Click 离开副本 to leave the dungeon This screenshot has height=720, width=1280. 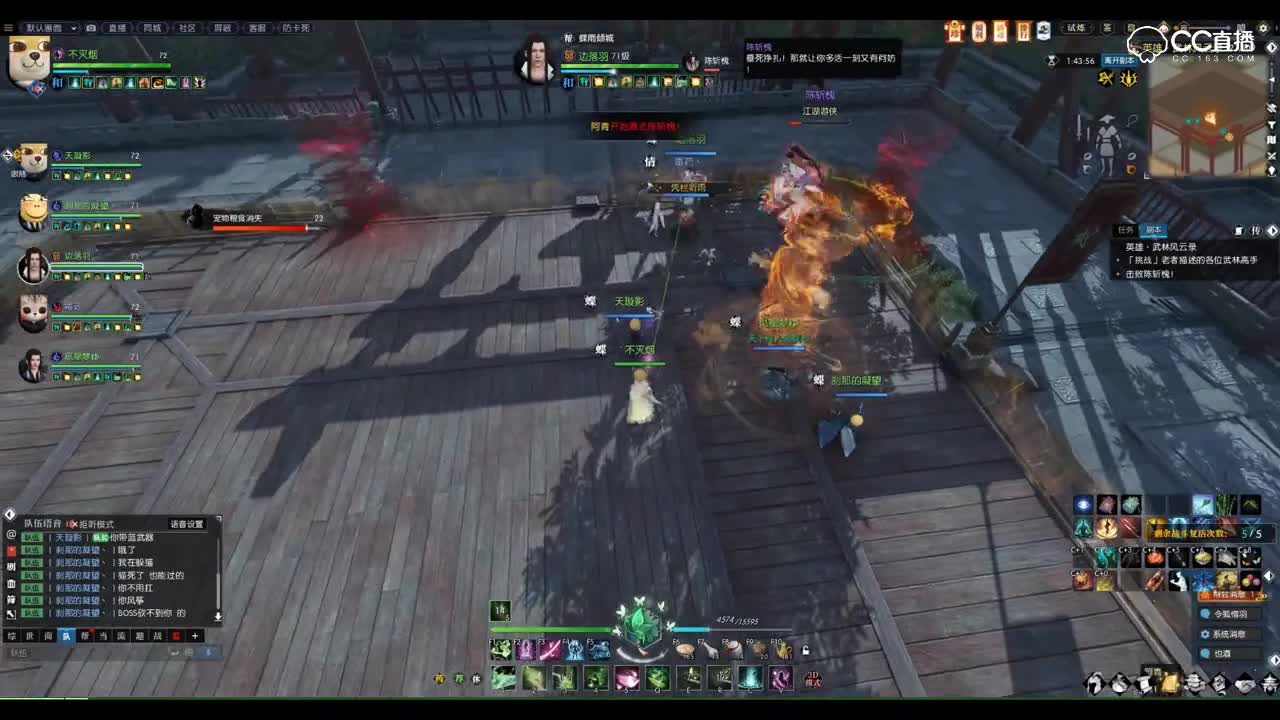tap(1119, 60)
